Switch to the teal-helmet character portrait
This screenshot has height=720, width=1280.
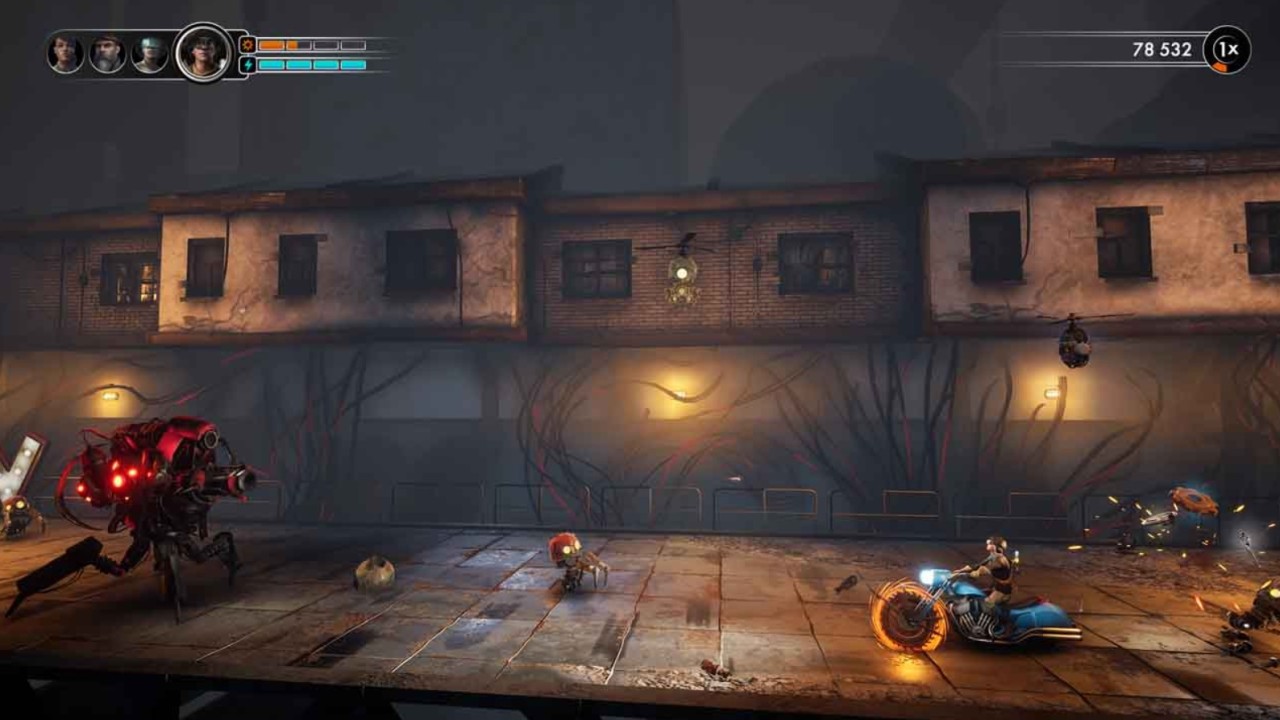click(150, 54)
